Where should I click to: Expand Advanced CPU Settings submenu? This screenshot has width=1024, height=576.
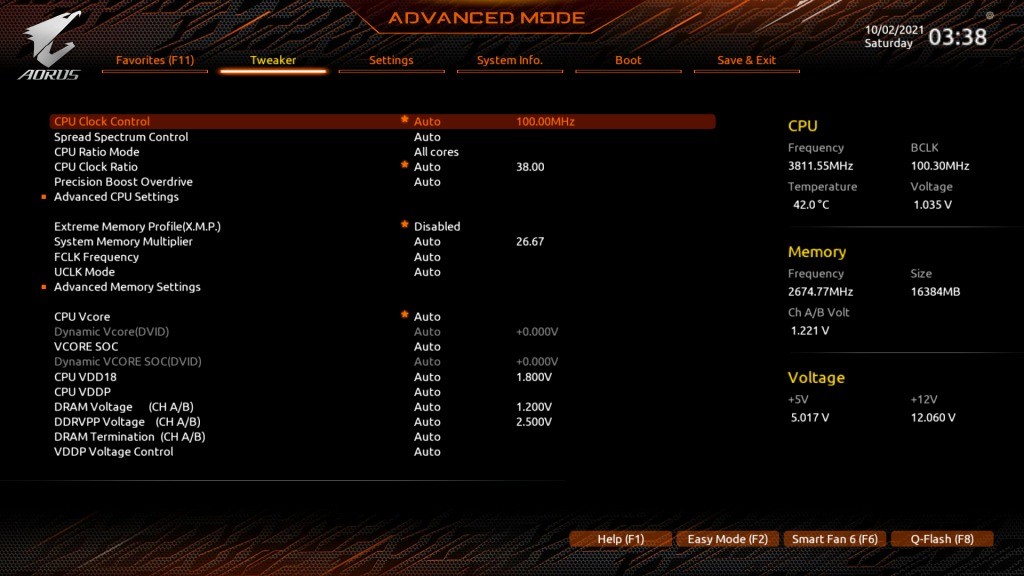[x=116, y=197]
